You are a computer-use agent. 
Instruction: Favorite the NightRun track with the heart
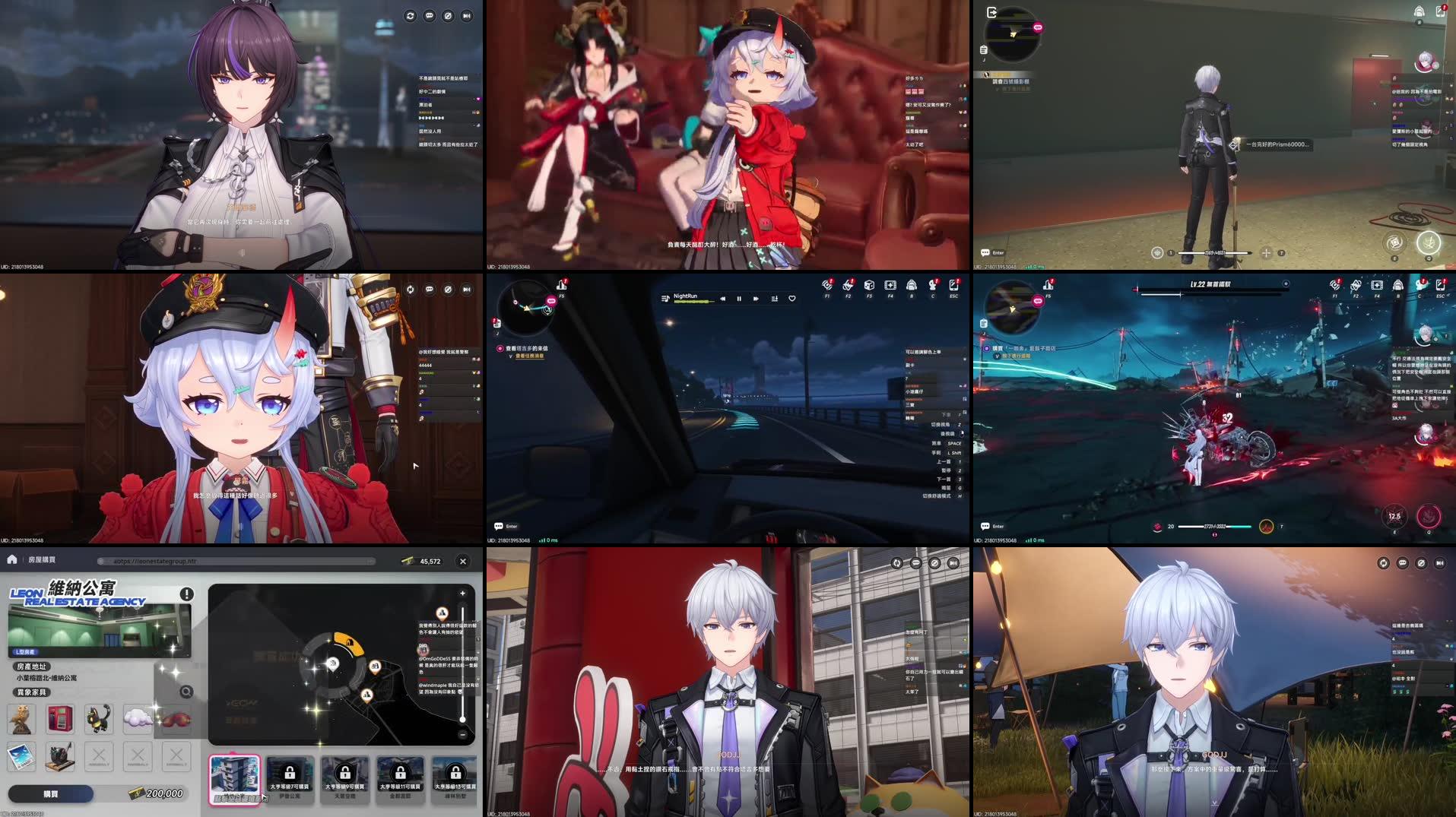(791, 298)
